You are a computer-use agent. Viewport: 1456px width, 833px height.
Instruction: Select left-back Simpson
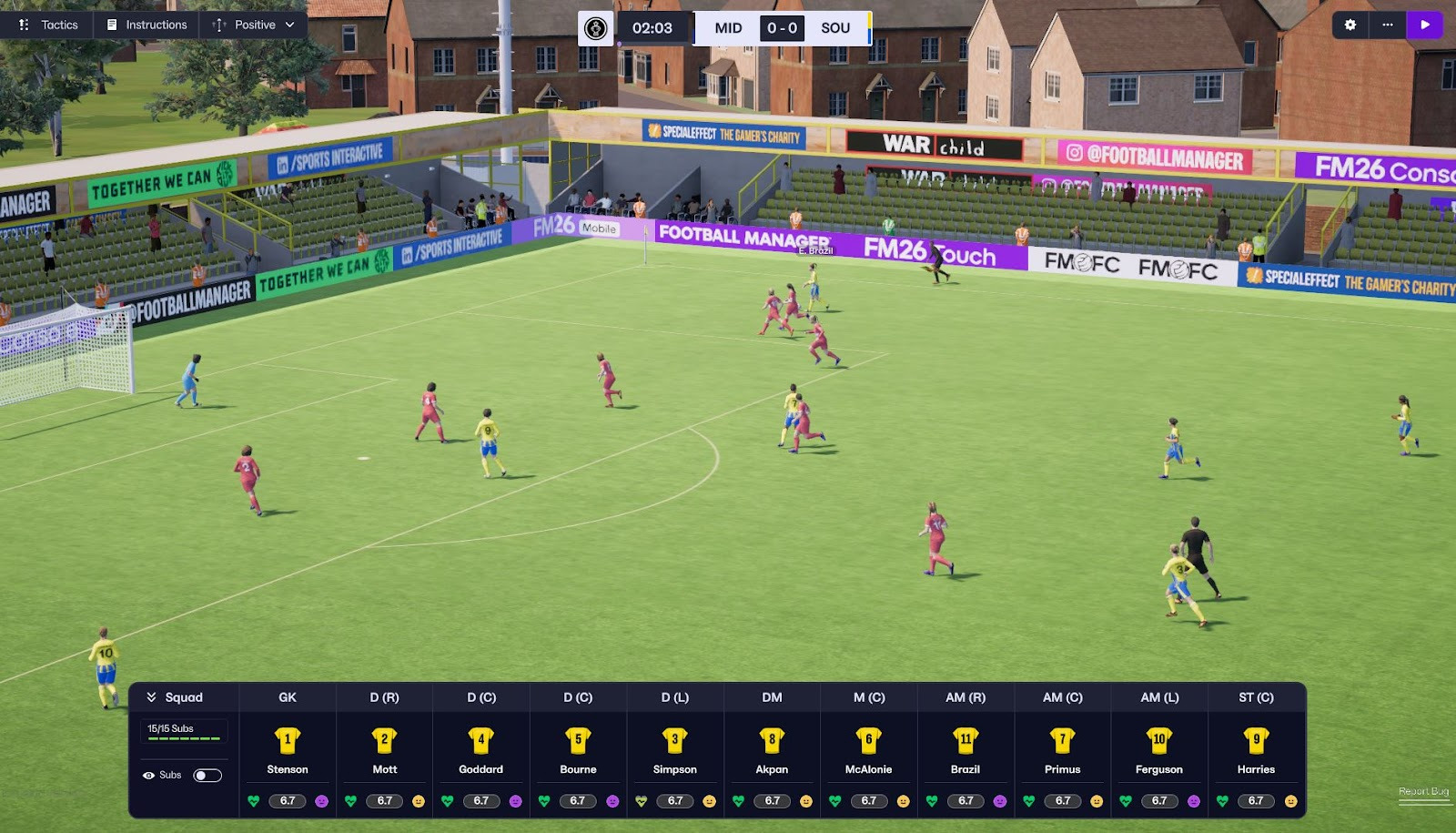(675, 740)
